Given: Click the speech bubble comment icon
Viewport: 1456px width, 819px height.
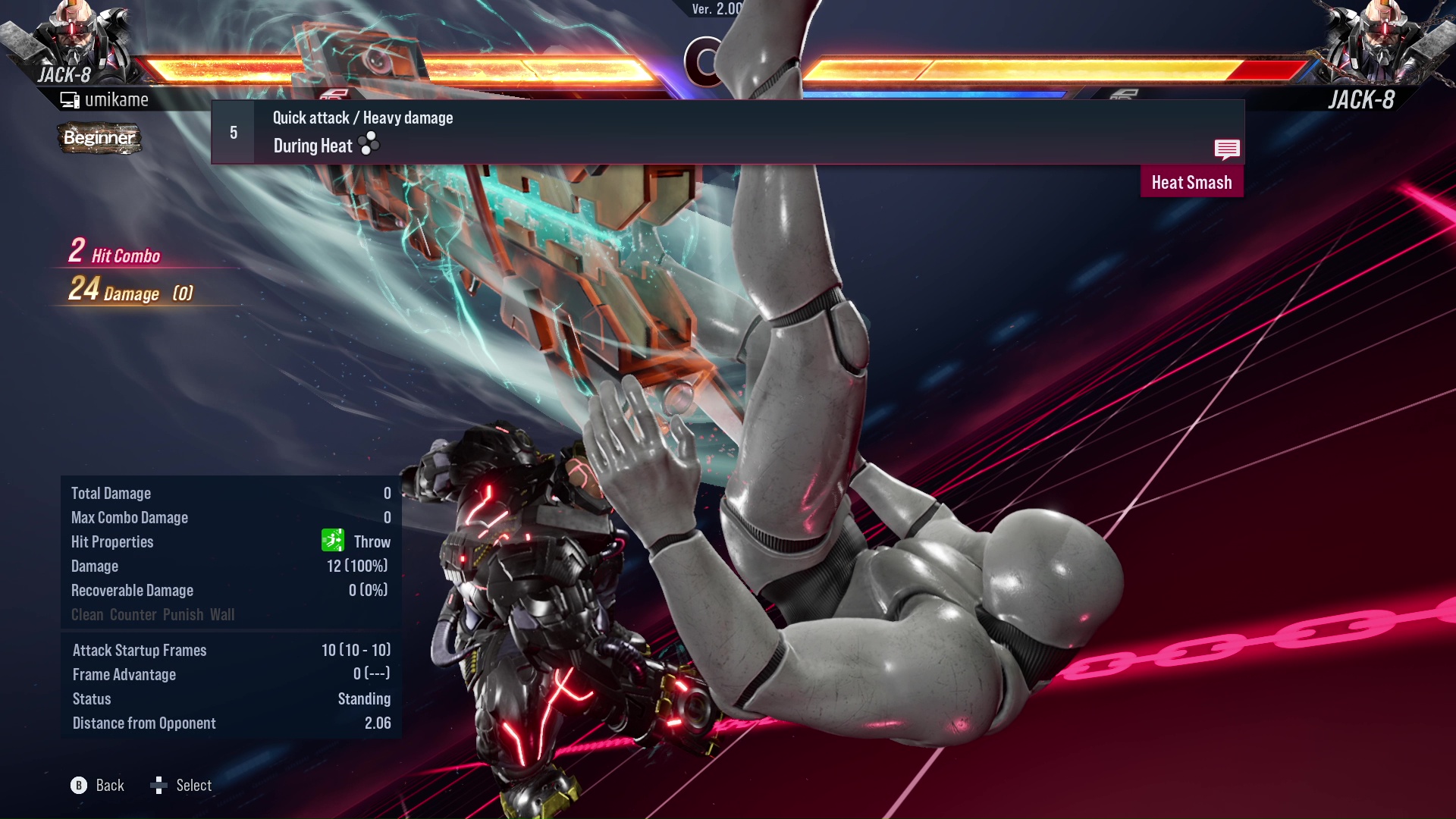Looking at the screenshot, I should [1227, 149].
